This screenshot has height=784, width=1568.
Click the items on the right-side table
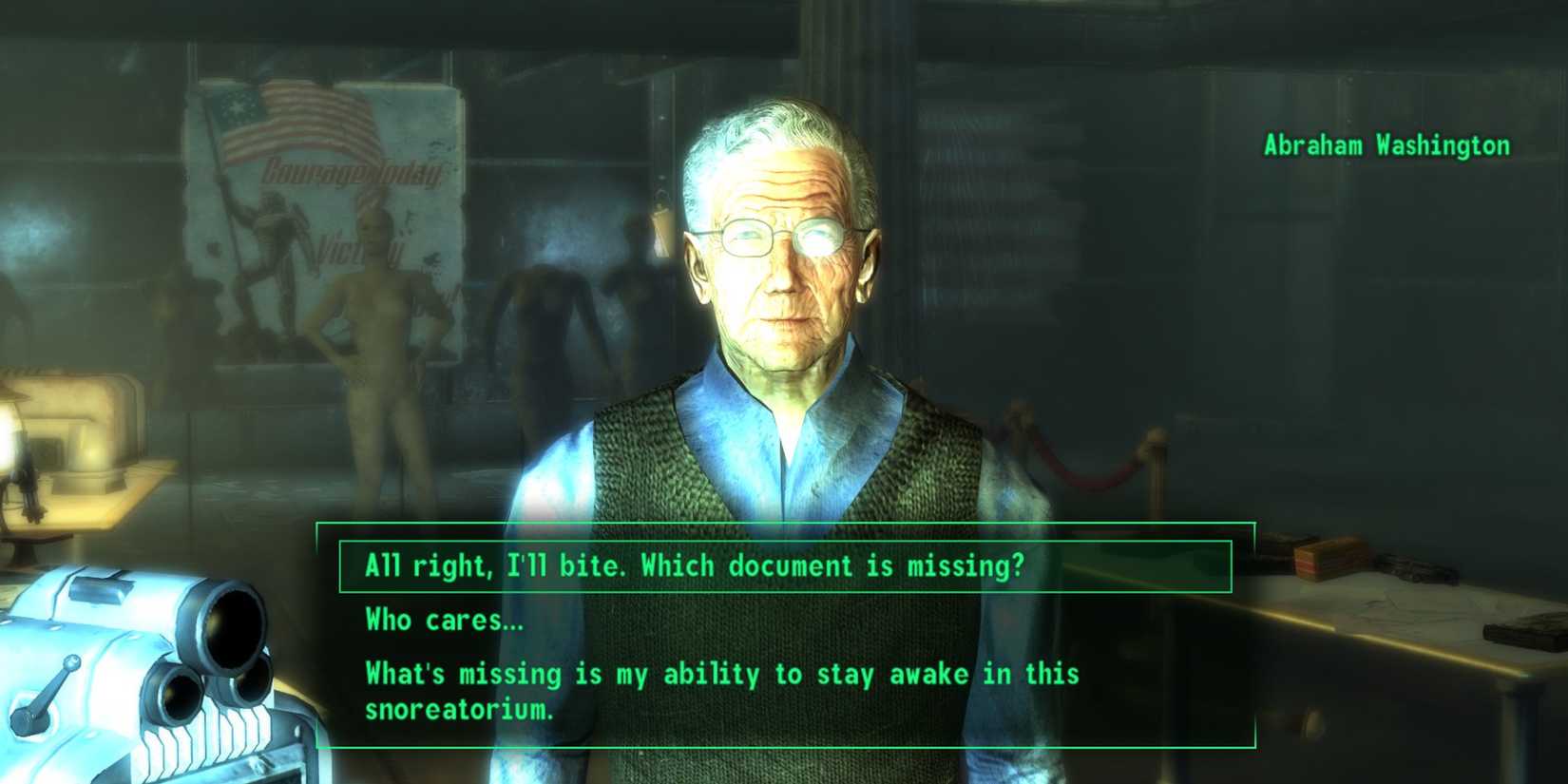coord(1330,561)
